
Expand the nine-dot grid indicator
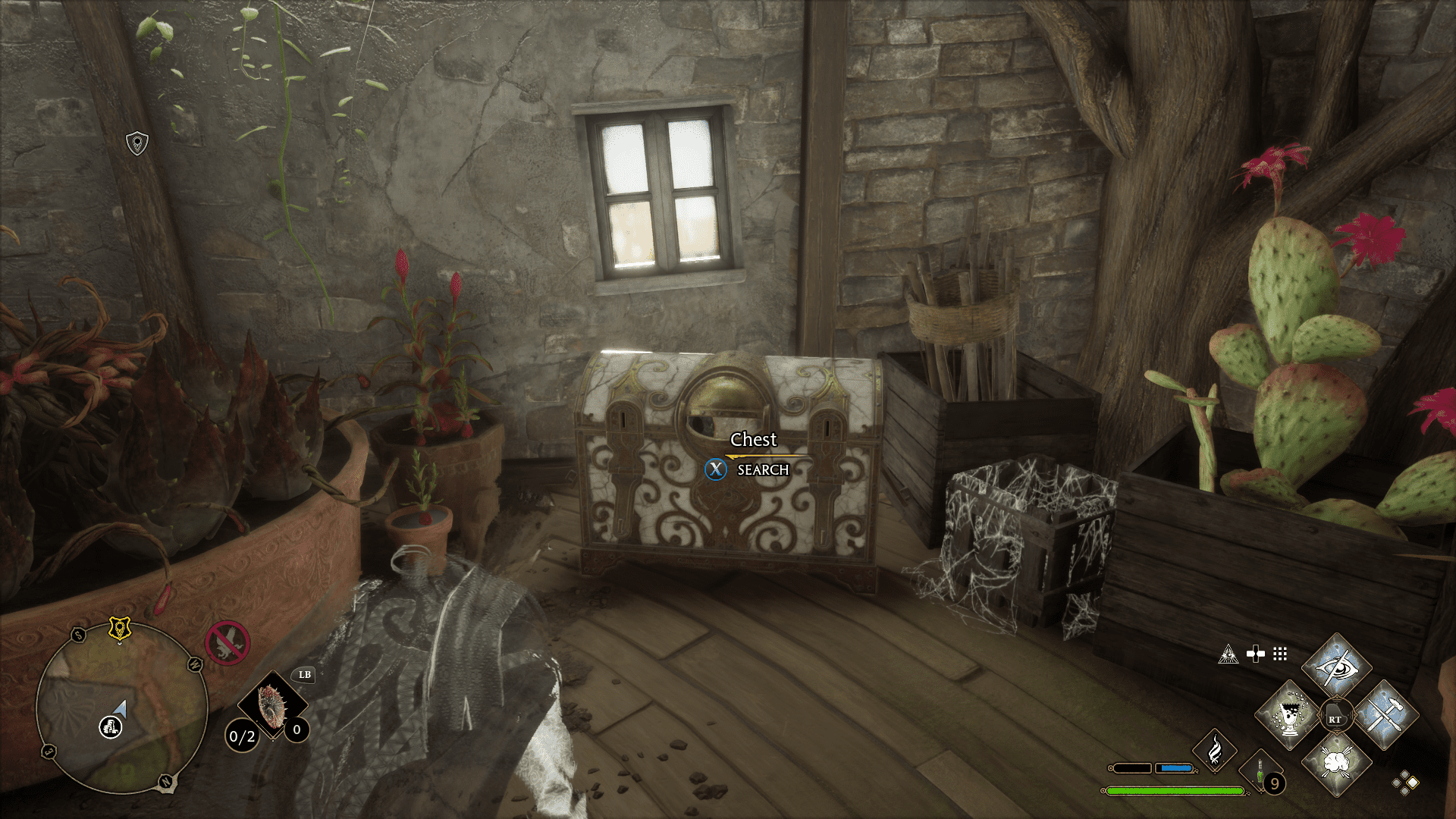coord(1280,654)
